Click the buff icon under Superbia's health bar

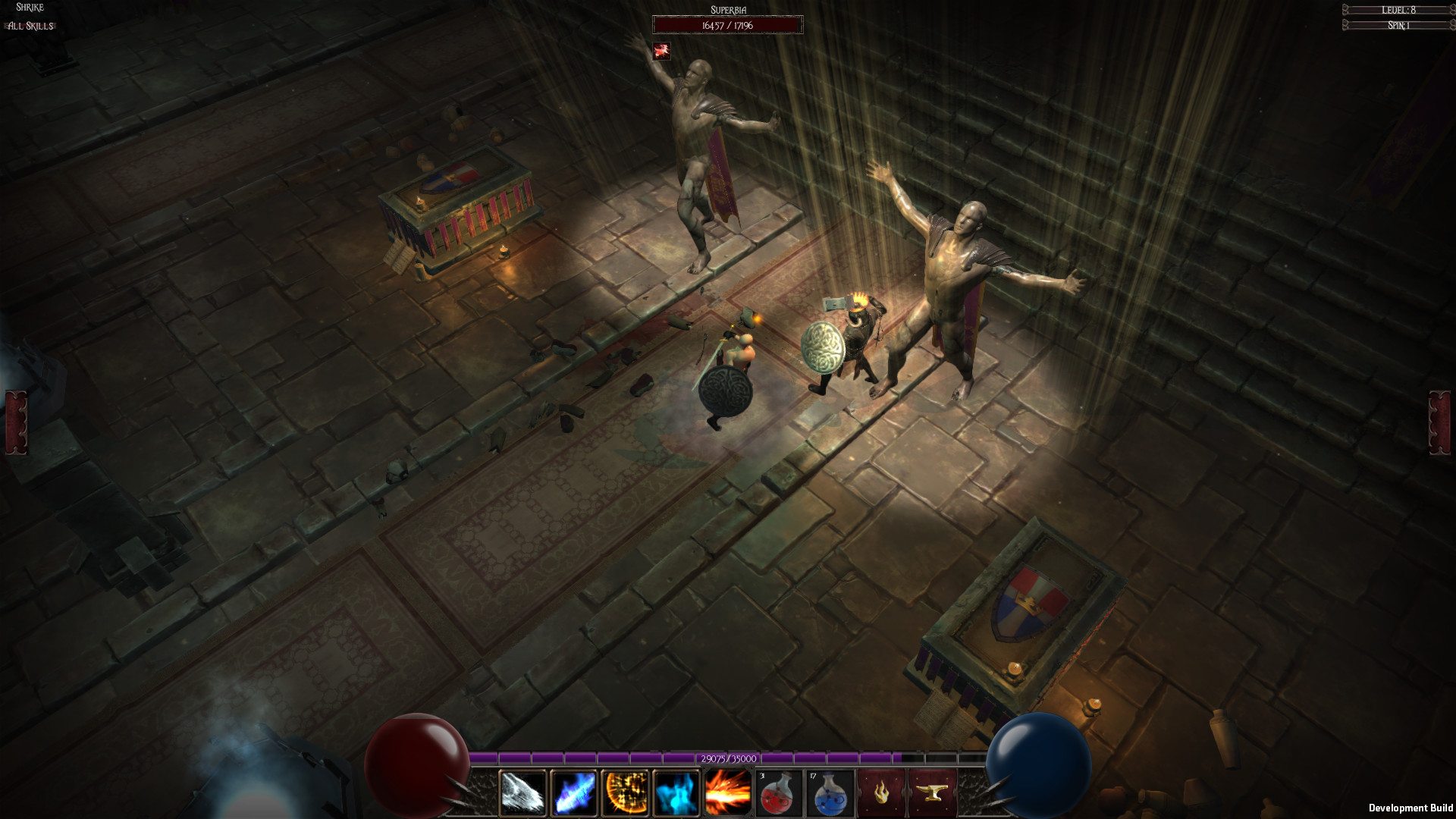(664, 52)
